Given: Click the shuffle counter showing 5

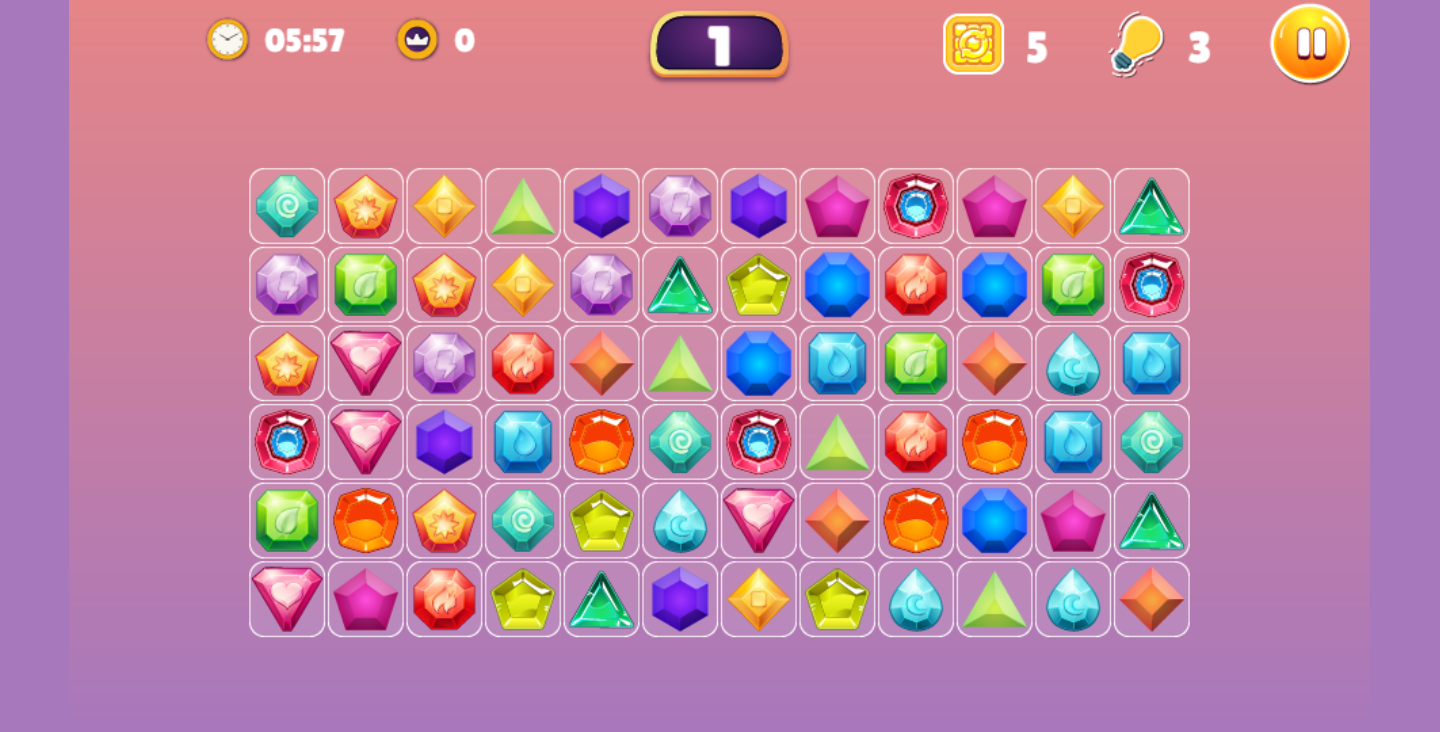Looking at the screenshot, I should pyautogui.click(x=1037, y=44).
